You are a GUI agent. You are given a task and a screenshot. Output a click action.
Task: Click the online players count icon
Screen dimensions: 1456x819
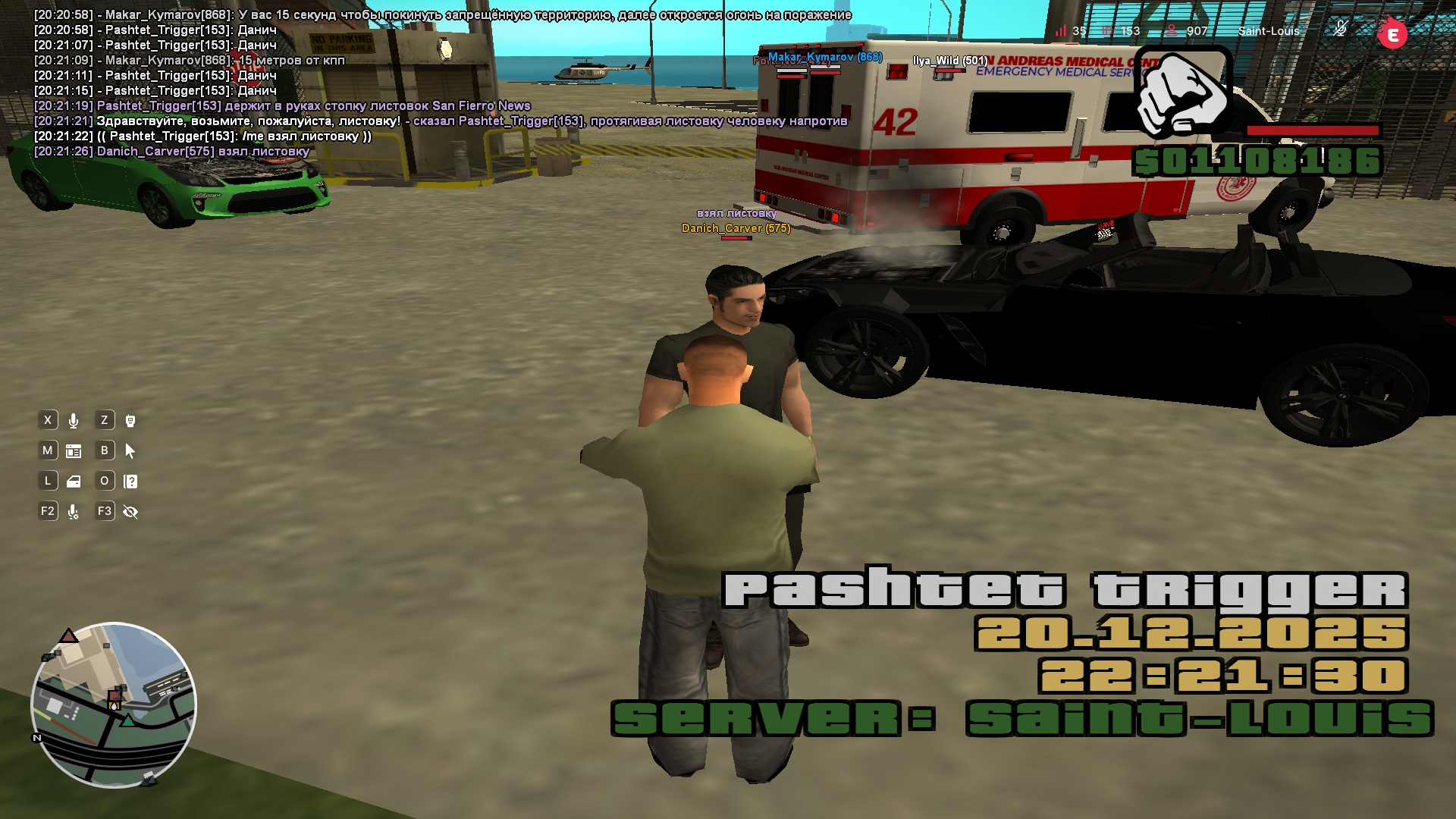click(1172, 31)
